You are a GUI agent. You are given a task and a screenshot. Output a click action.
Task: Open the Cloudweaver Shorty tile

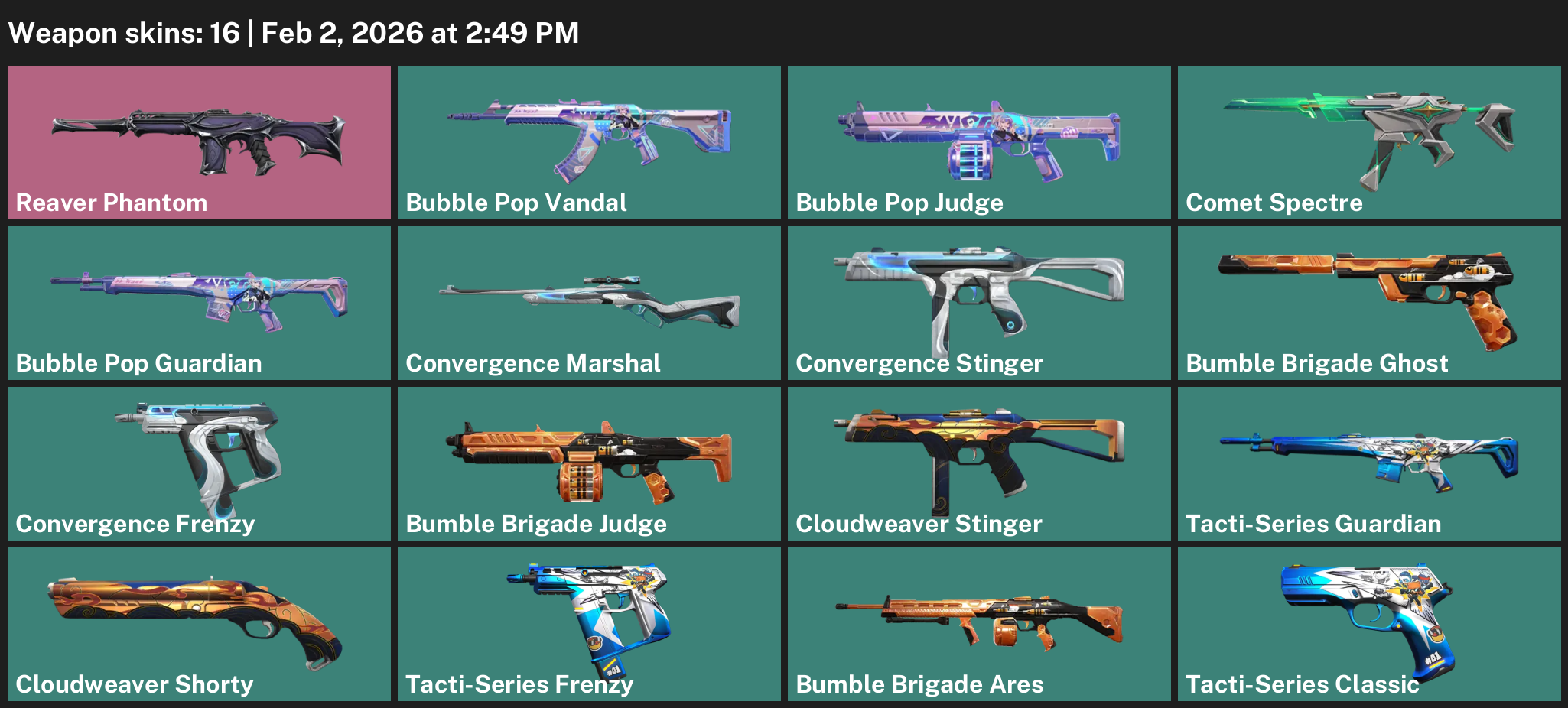199,624
